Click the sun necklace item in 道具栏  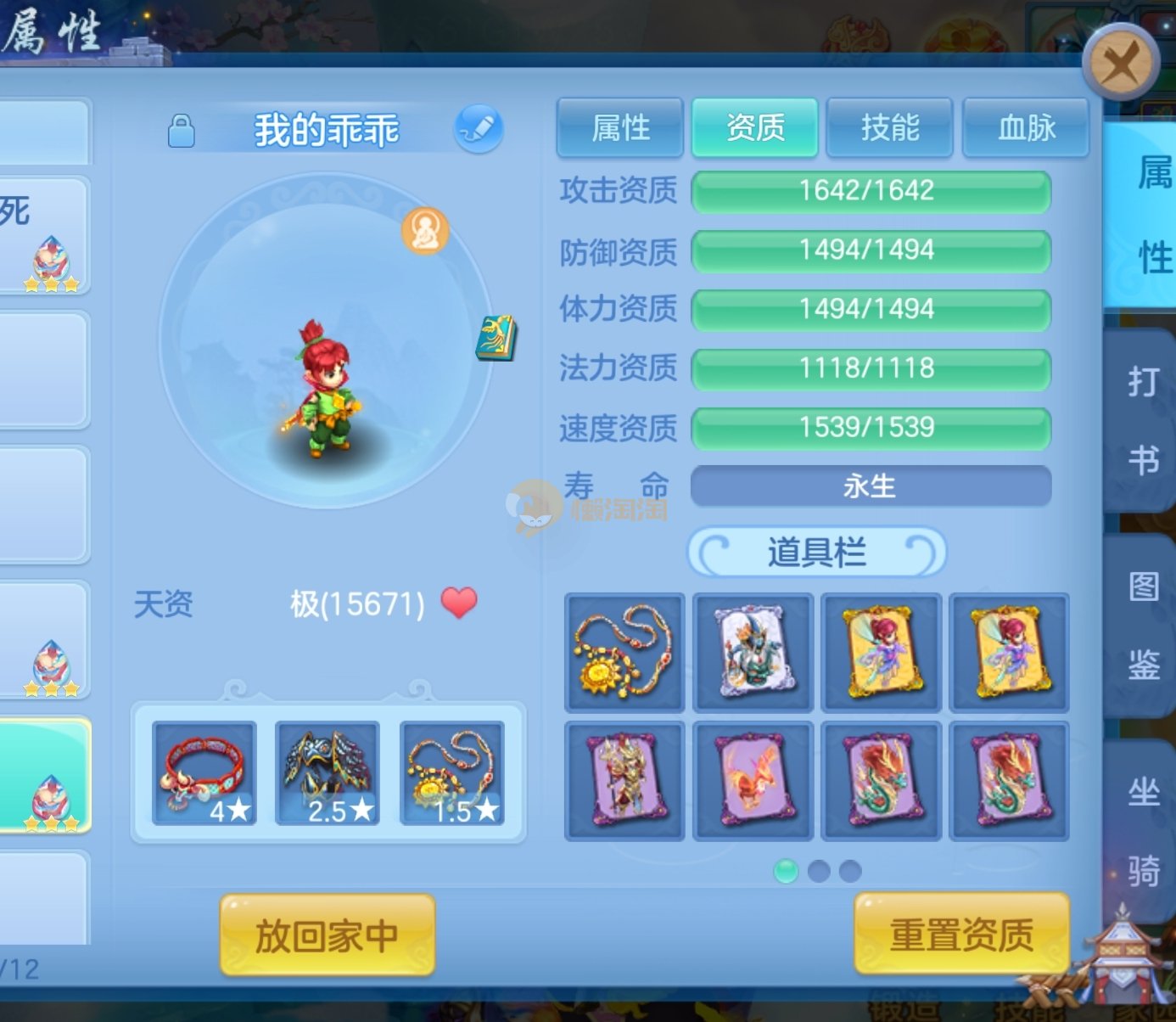point(624,652)
